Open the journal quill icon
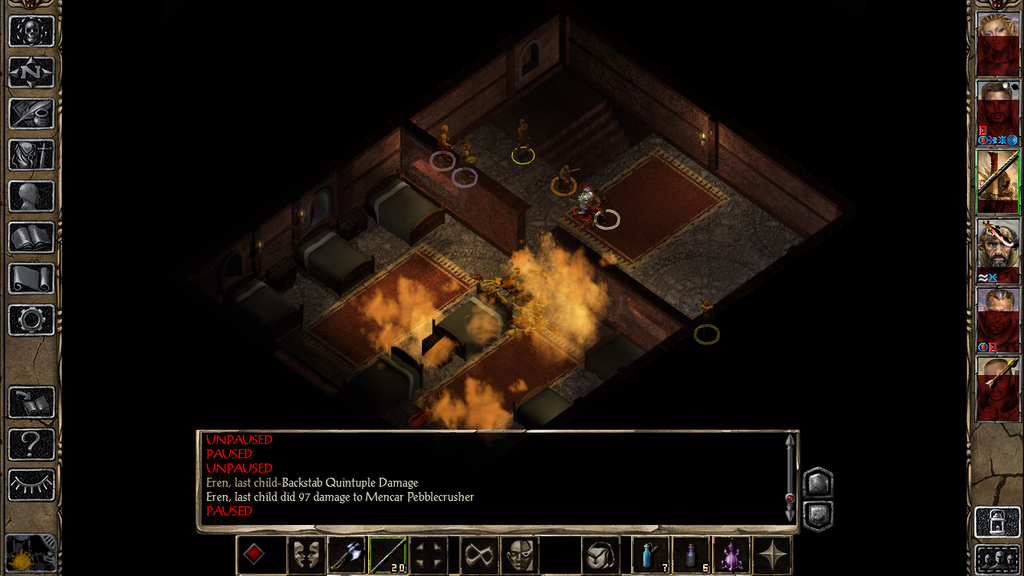The height and width of the screenshot is (576, 1024). (x=31, y=113)
